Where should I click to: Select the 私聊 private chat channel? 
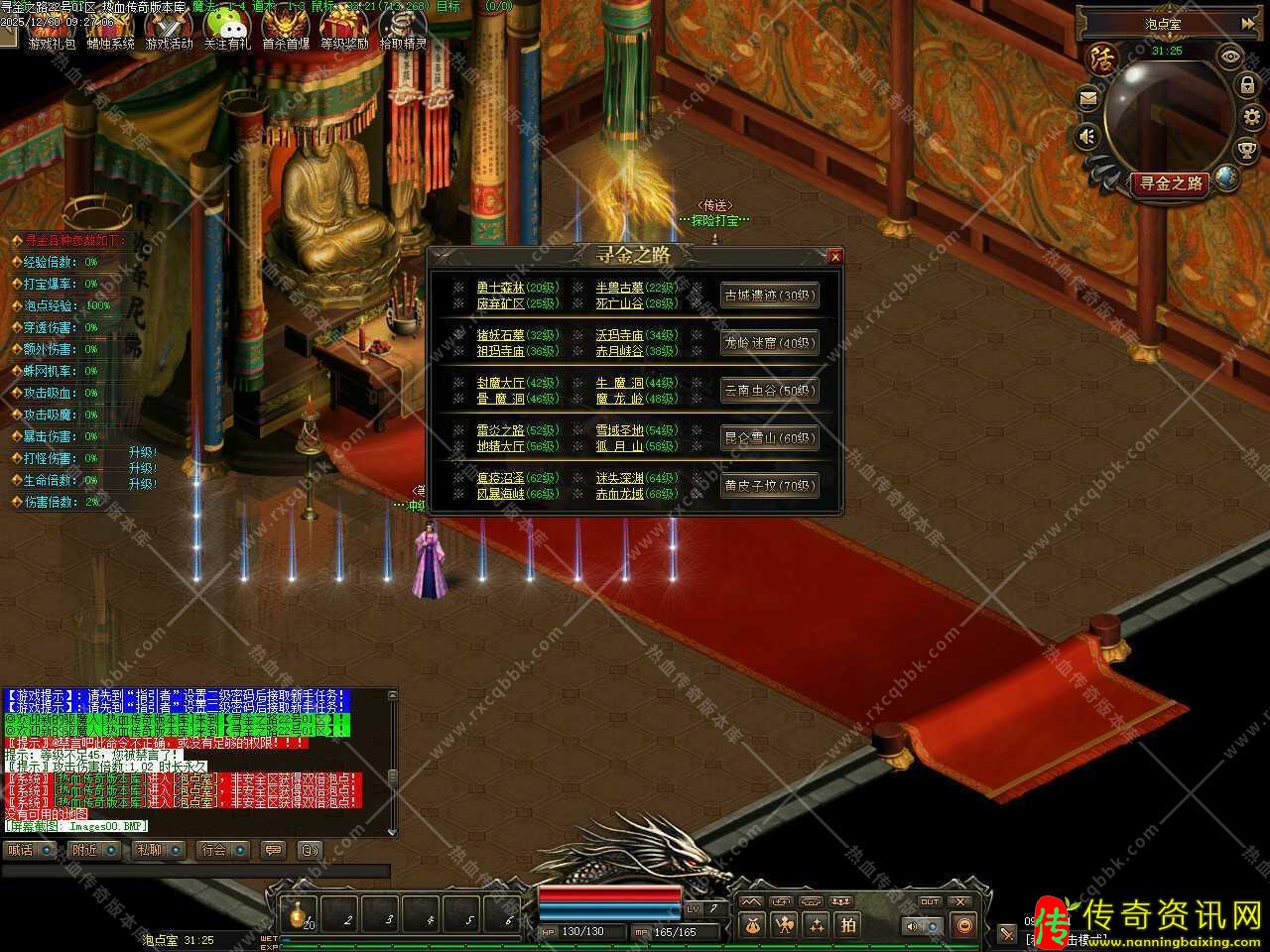[156, 850]
